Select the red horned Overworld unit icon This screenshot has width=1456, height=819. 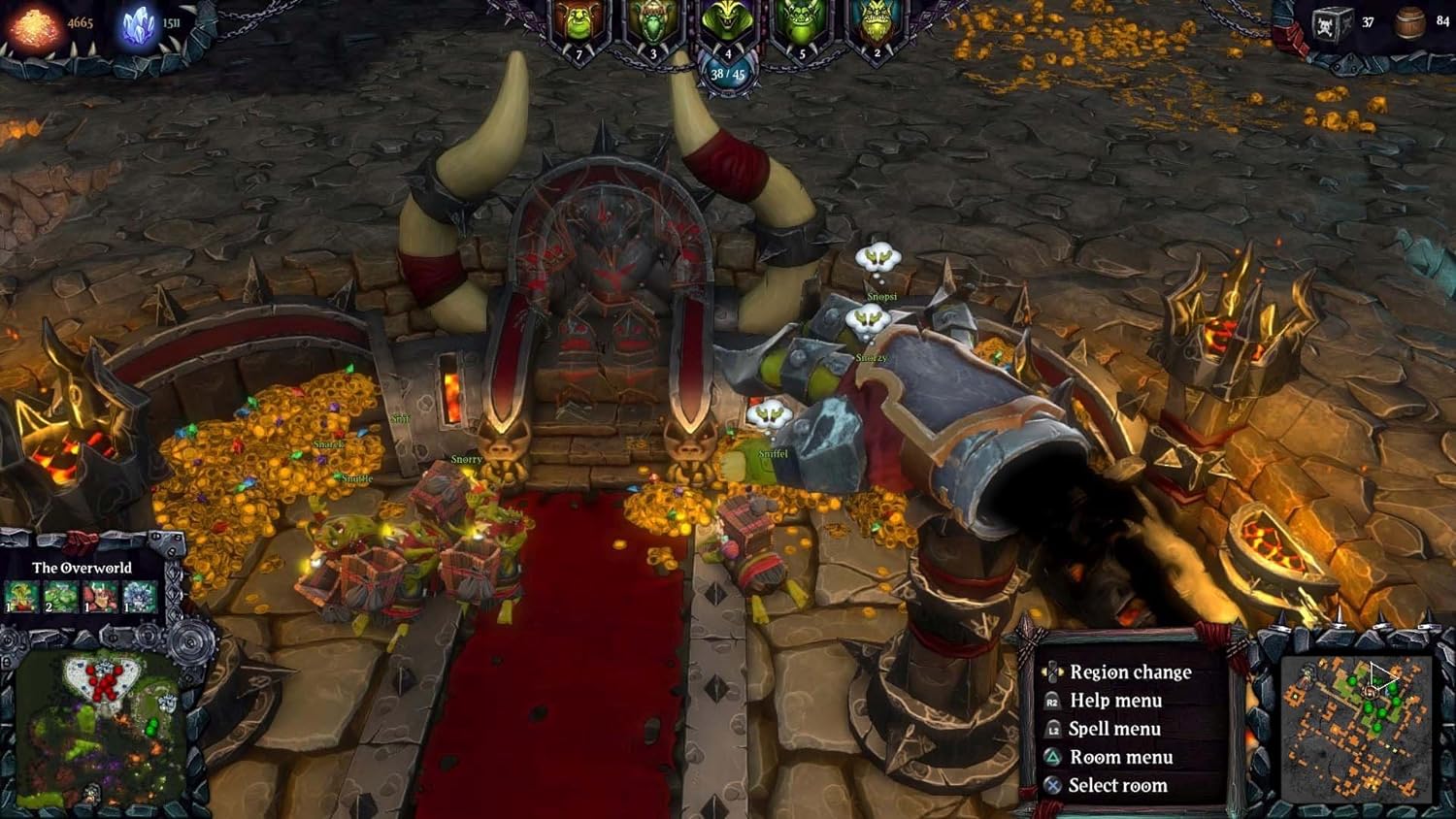pyautogui.click(x=100, y=596)
